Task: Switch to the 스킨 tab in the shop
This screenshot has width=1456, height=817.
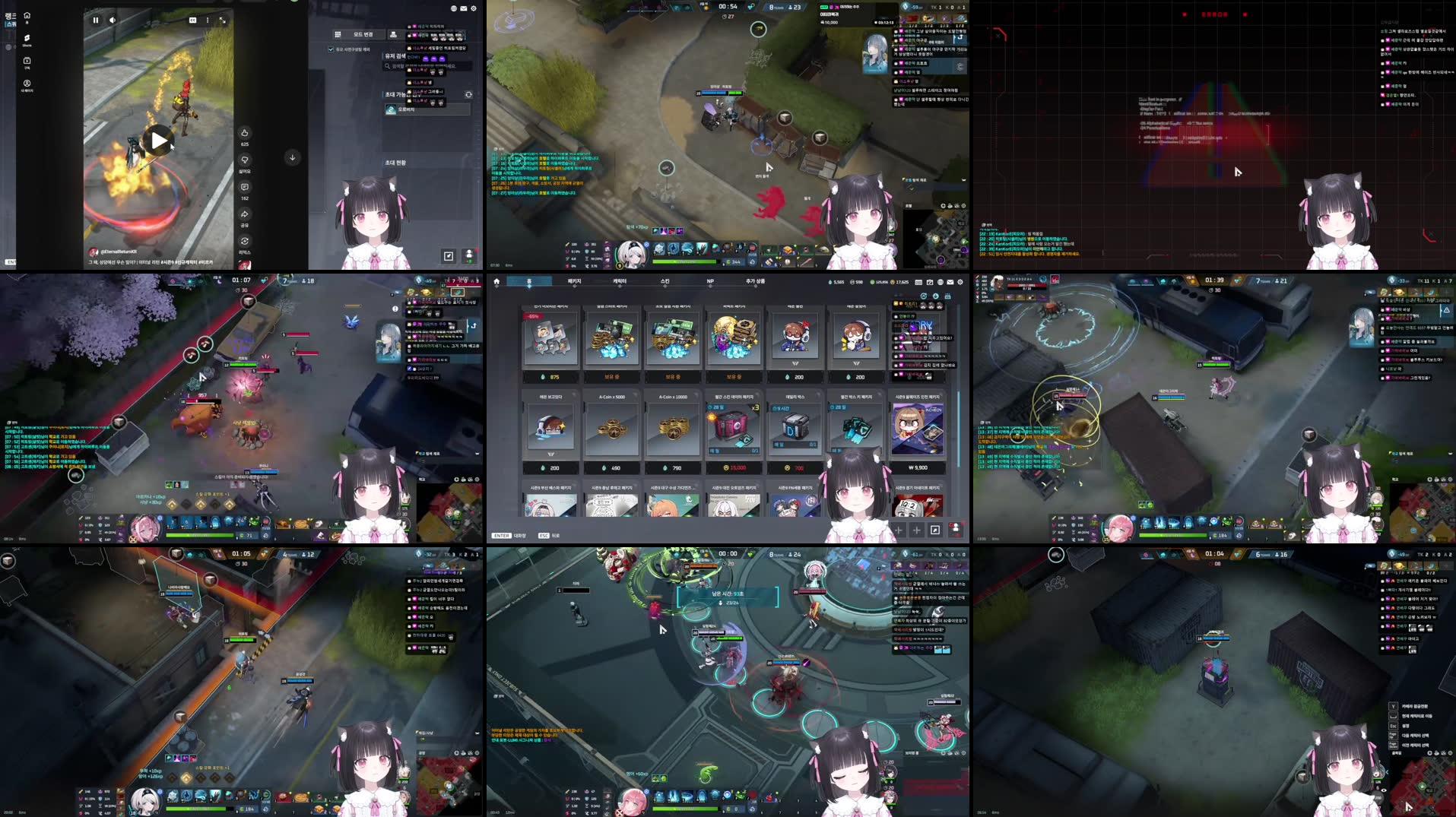Action: (x=665, y=281)
